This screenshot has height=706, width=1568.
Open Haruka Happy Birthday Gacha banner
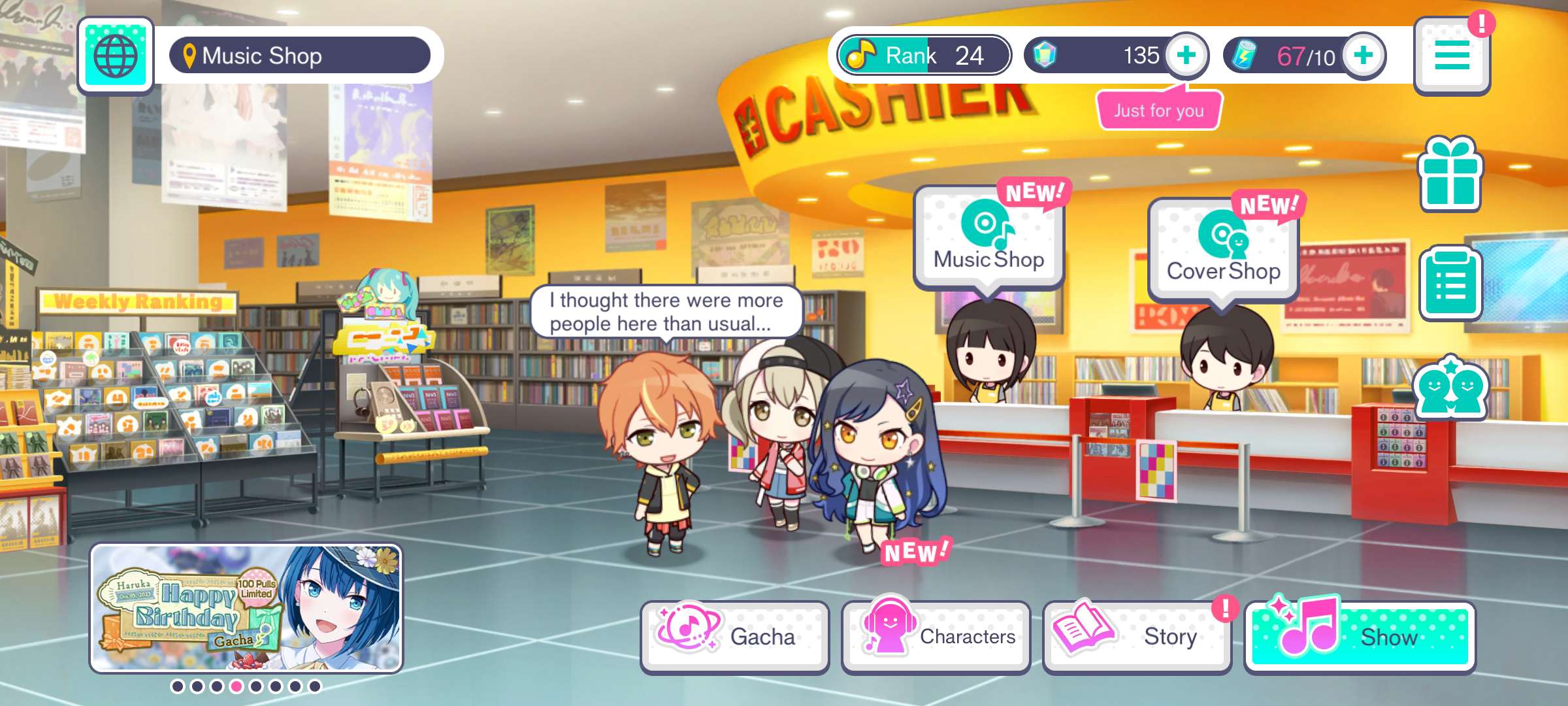tap(246, 609)
